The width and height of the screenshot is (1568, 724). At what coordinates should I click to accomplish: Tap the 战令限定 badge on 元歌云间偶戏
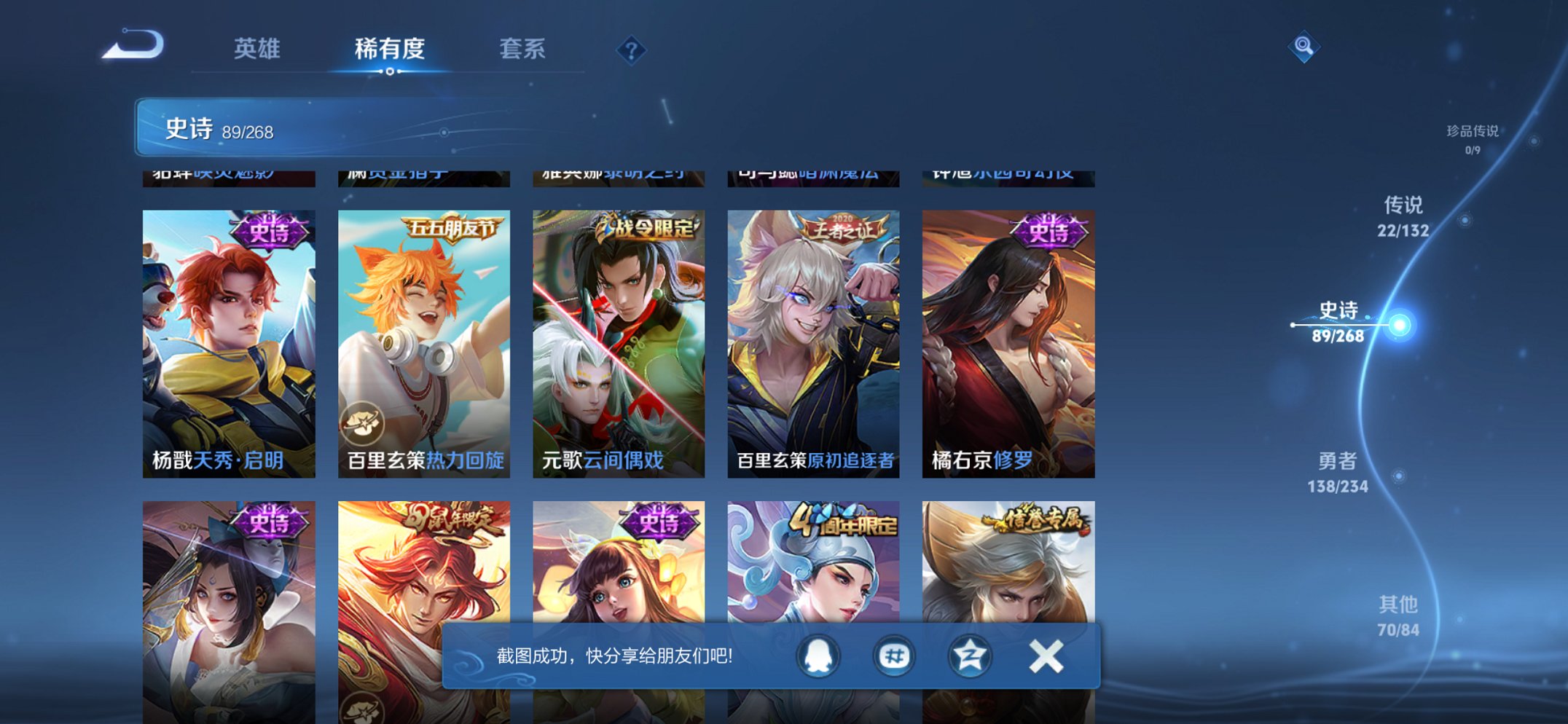[651, 227]
